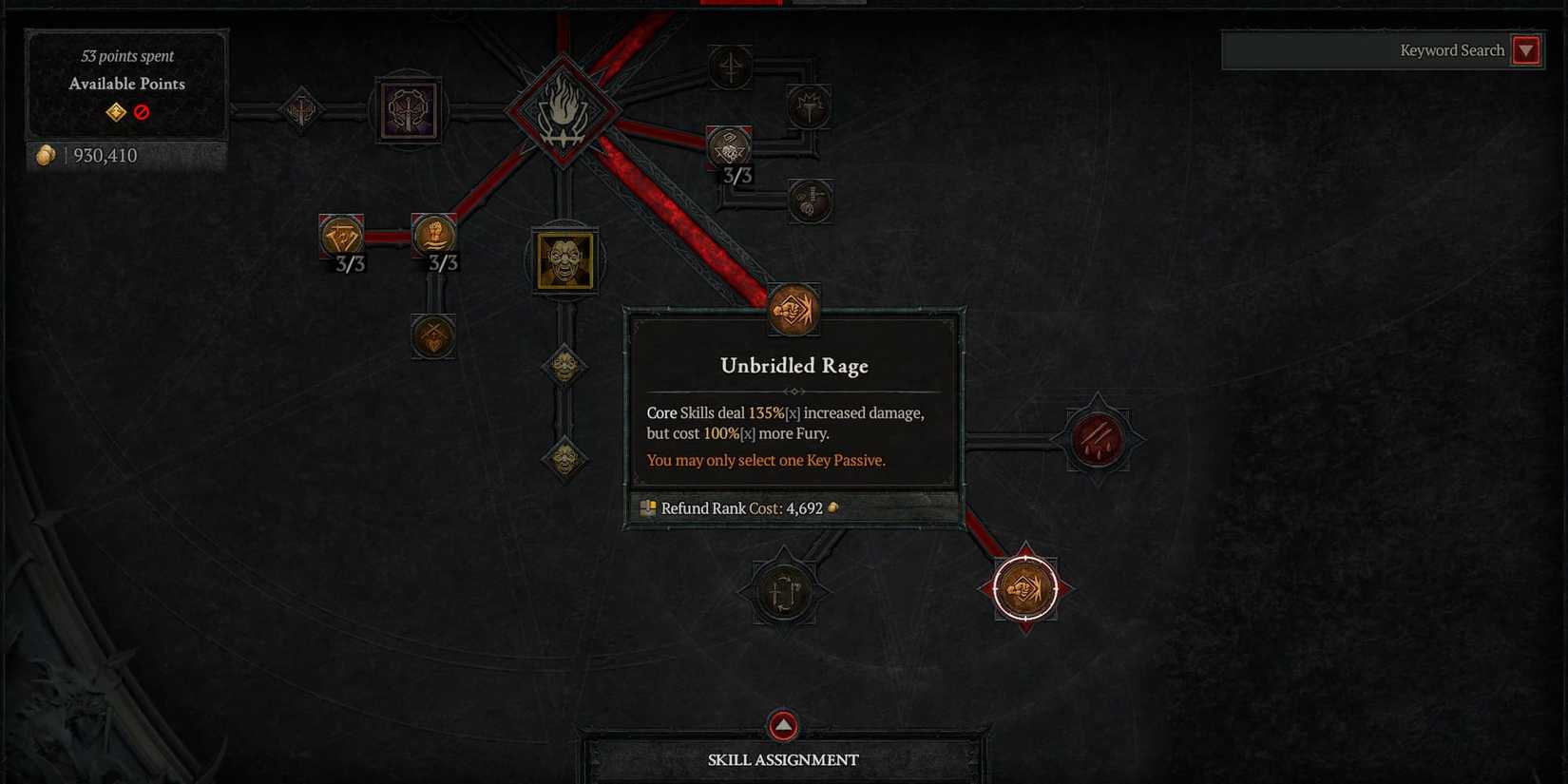Select the active key passive ringed in red

tap(1024, 586)
